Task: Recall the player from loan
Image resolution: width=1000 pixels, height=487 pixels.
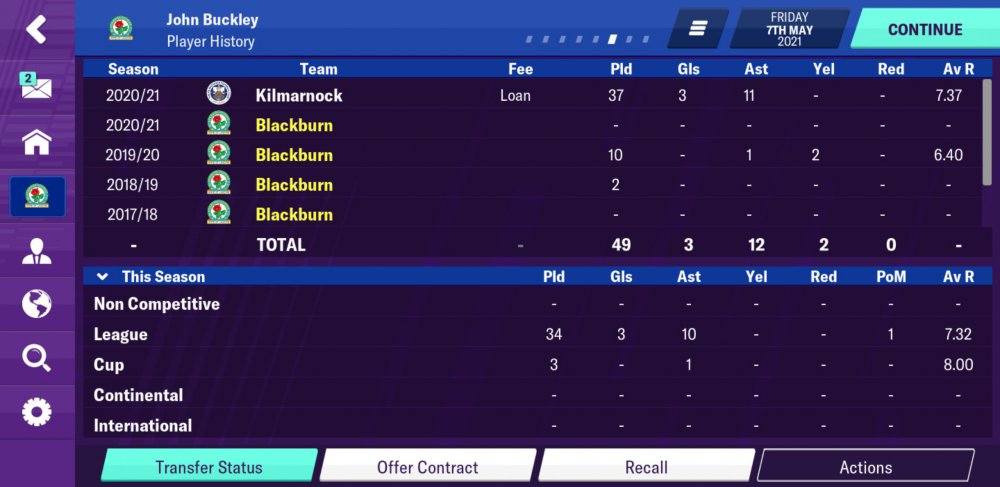Action: point(646,467)
